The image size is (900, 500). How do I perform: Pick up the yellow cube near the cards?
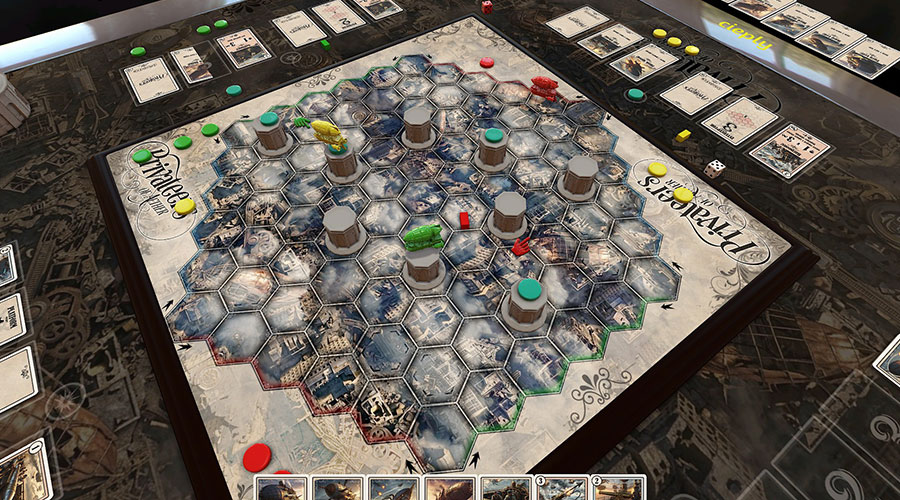pyautogui.click(x=683, y=135)
